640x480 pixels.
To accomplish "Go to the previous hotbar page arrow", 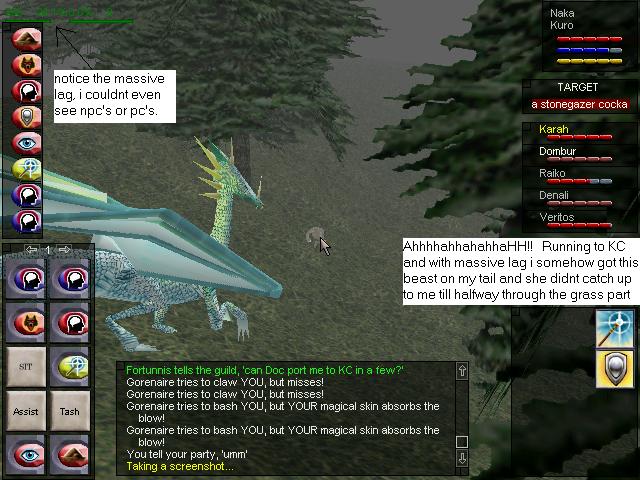I will 31,249.
